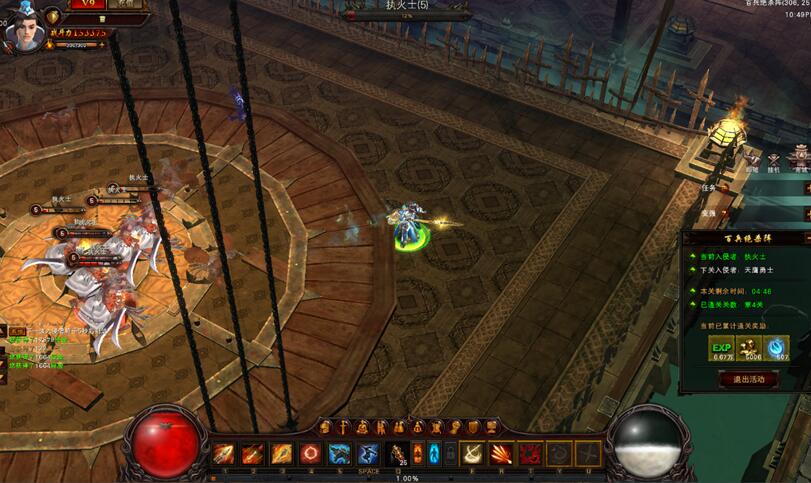Activate the glowing blue figure skill slot
Screen dimensions: 811x483
click(x=434, y=453)
